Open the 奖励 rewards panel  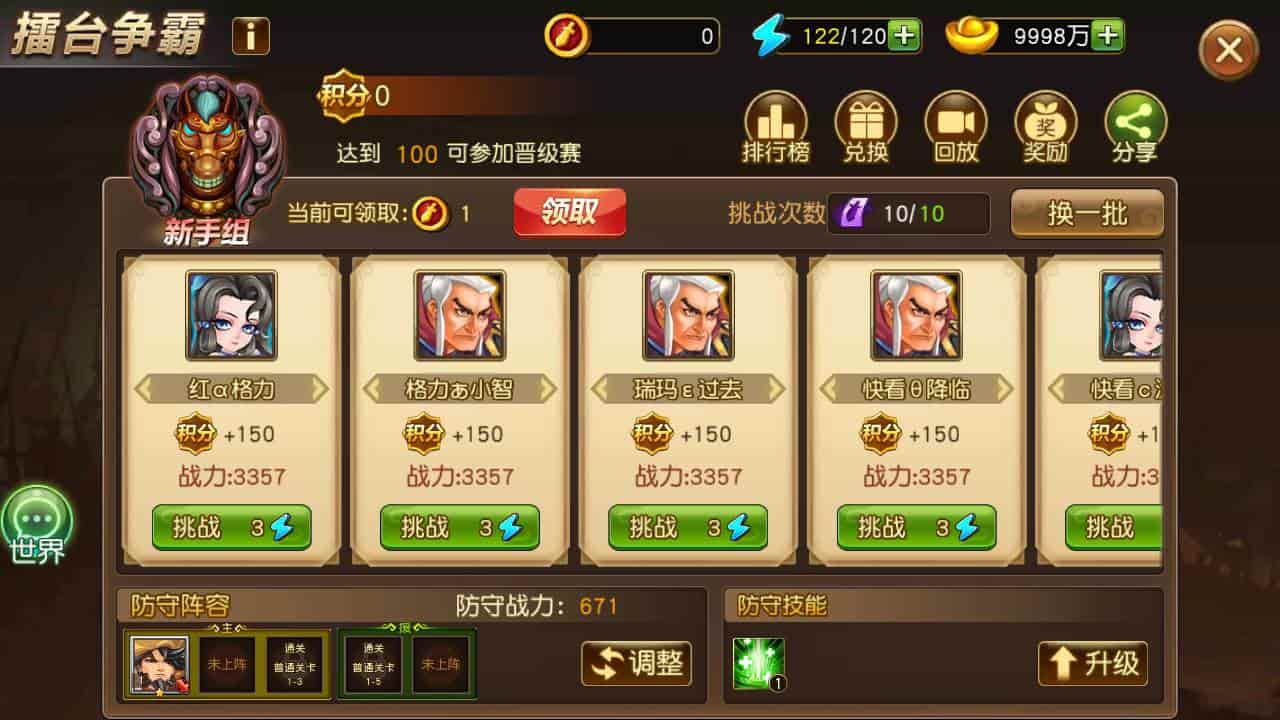point(1045,125)
